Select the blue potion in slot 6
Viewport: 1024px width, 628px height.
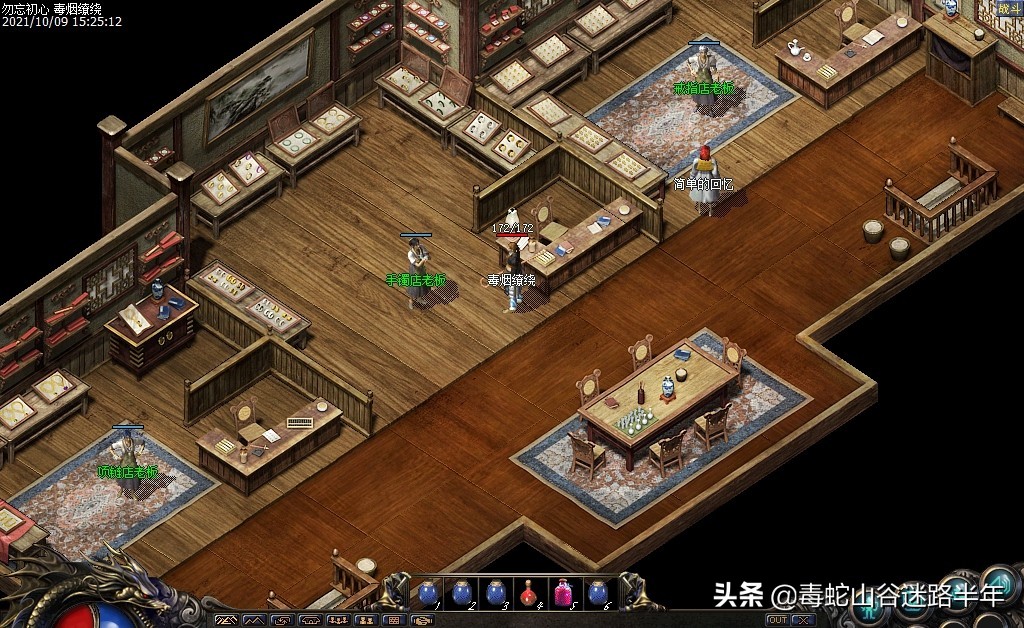598,593
